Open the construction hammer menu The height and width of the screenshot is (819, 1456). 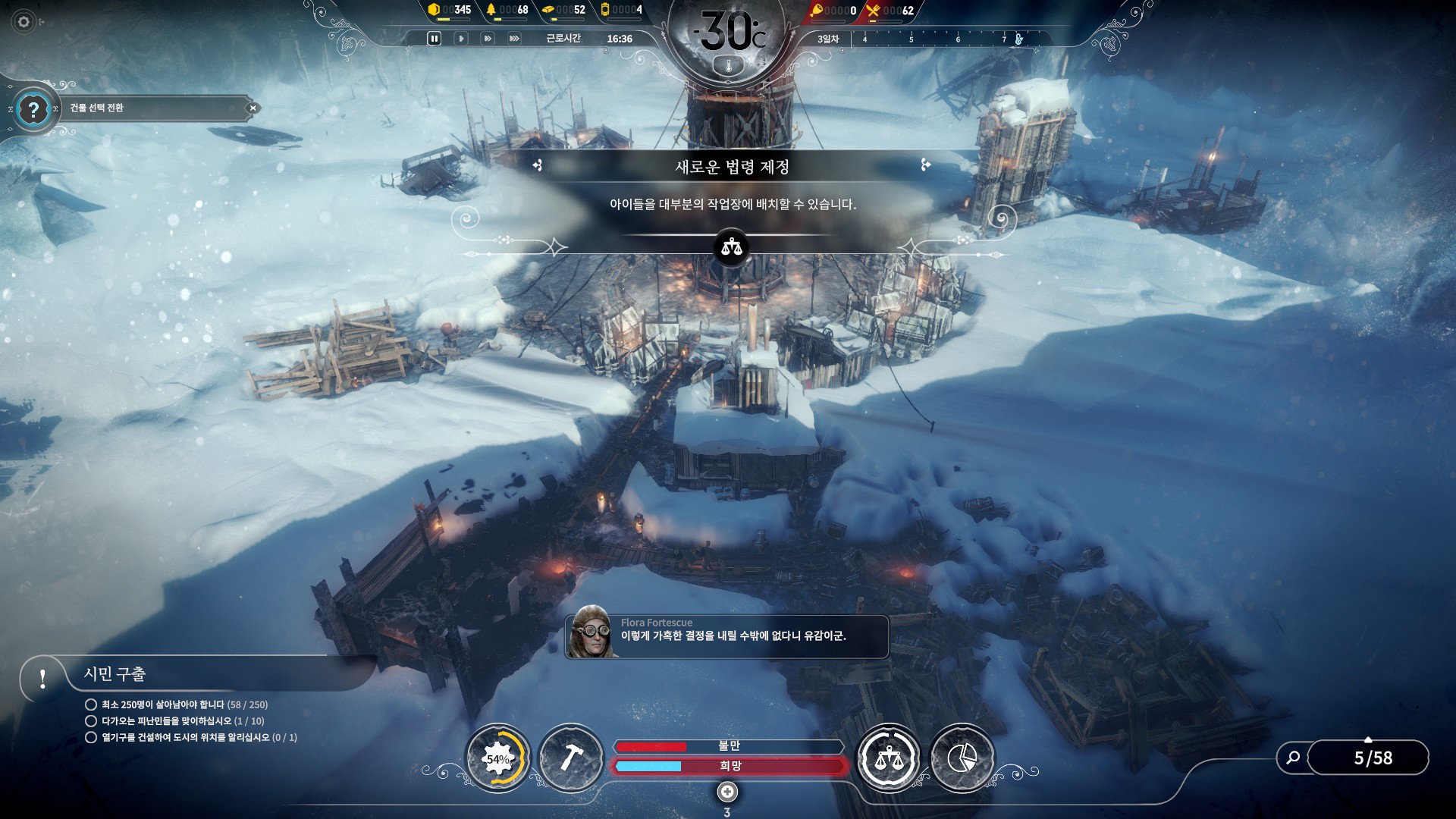tap(571, 758)
